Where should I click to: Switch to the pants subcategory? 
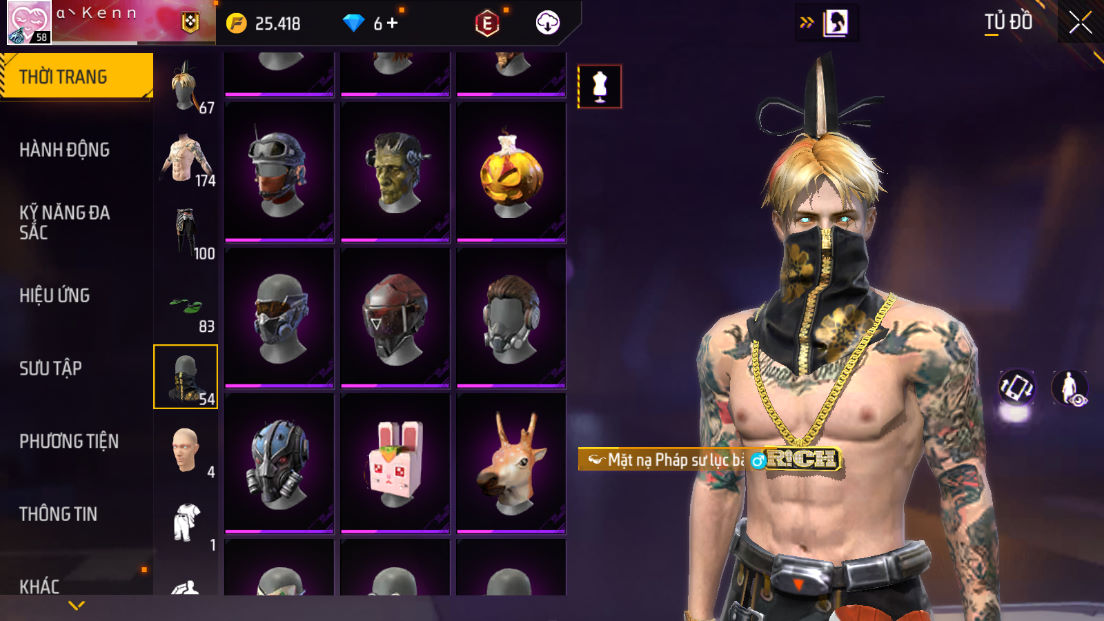coord(185,231)
